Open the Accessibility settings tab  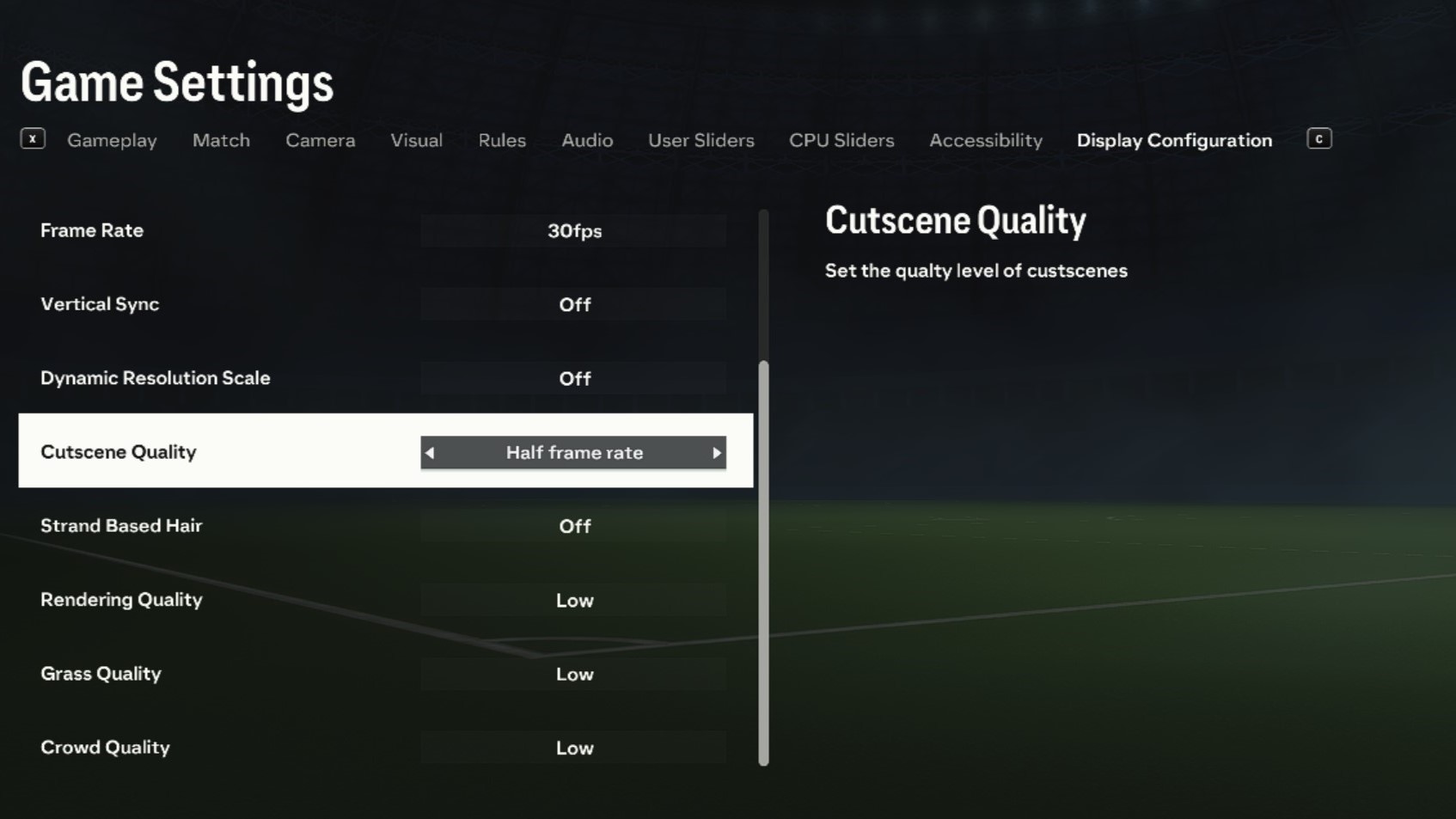tap(985, 140)
